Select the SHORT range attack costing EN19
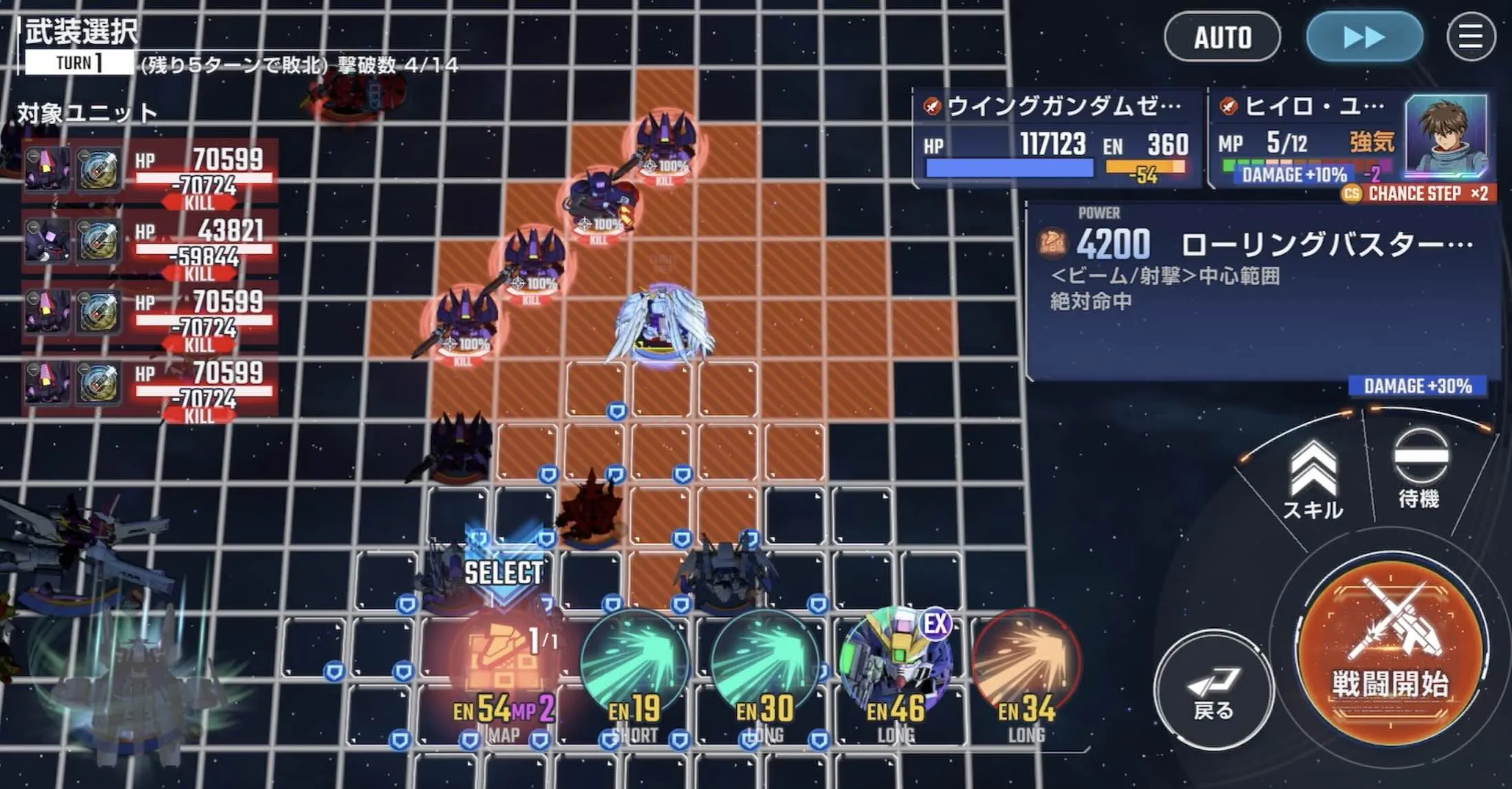 click(634, 659)
